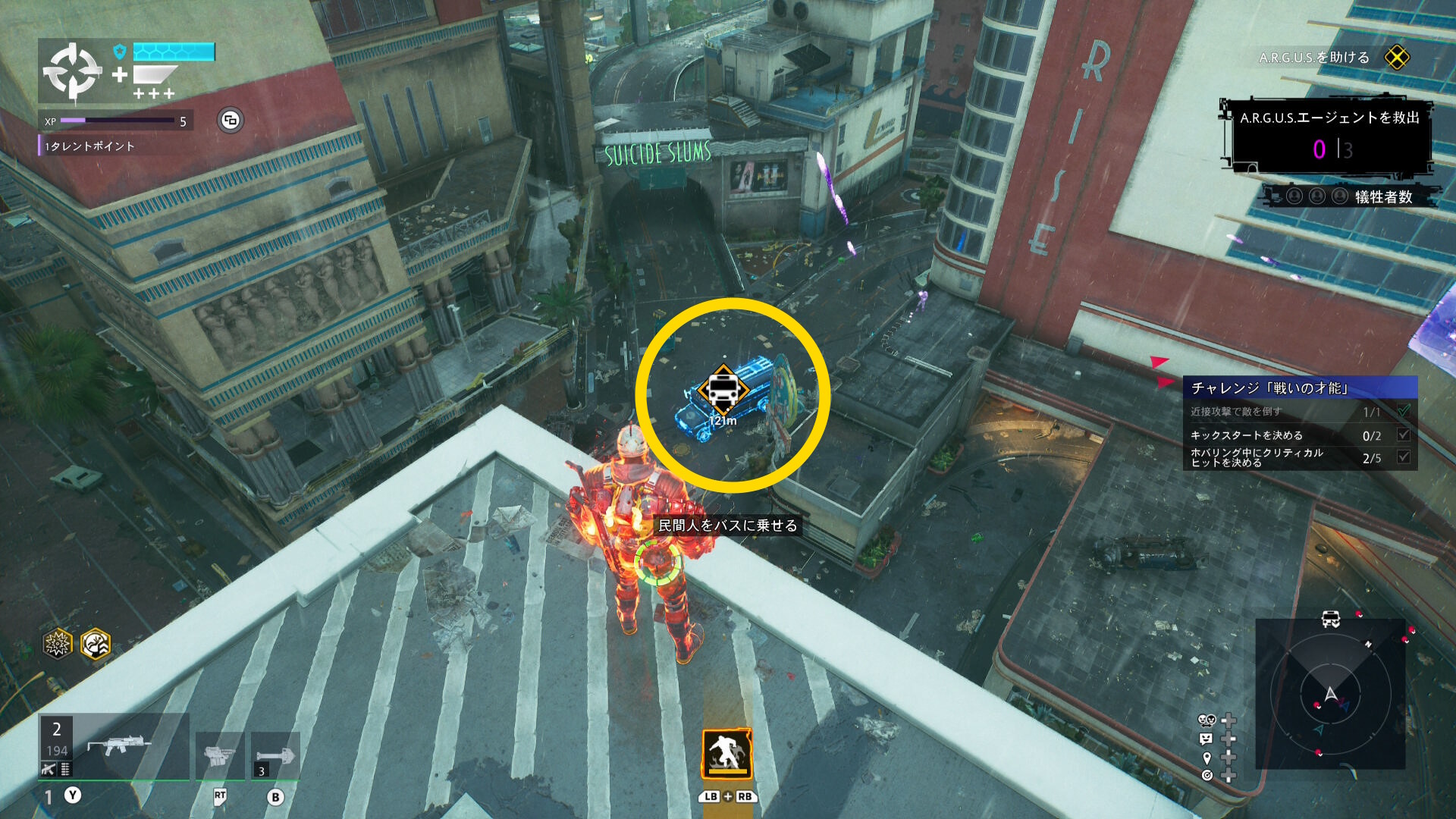Select the bus icon on the minimap

click(x=1330, y=619)
